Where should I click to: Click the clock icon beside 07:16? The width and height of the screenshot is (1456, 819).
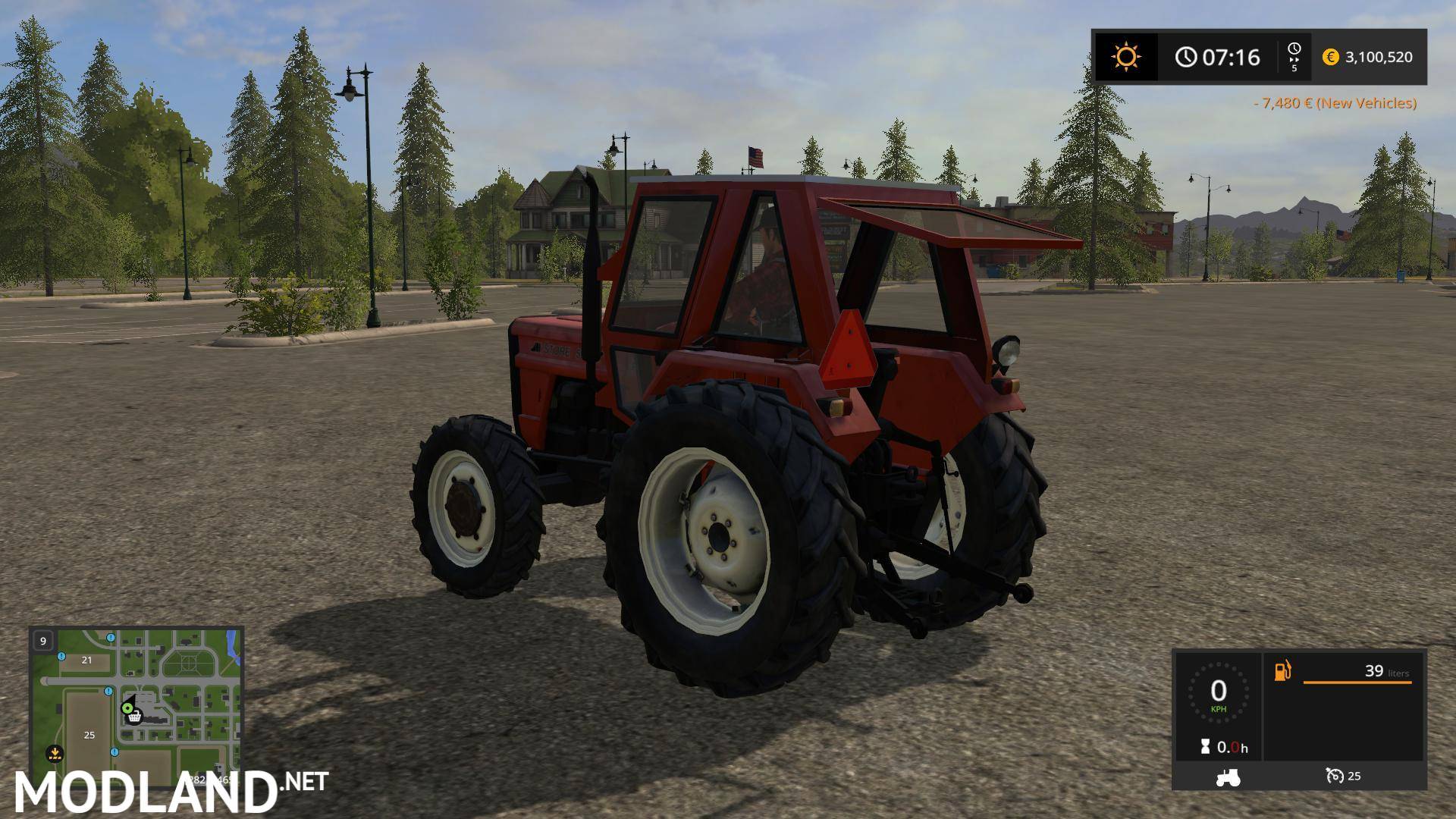[1185, 56]
